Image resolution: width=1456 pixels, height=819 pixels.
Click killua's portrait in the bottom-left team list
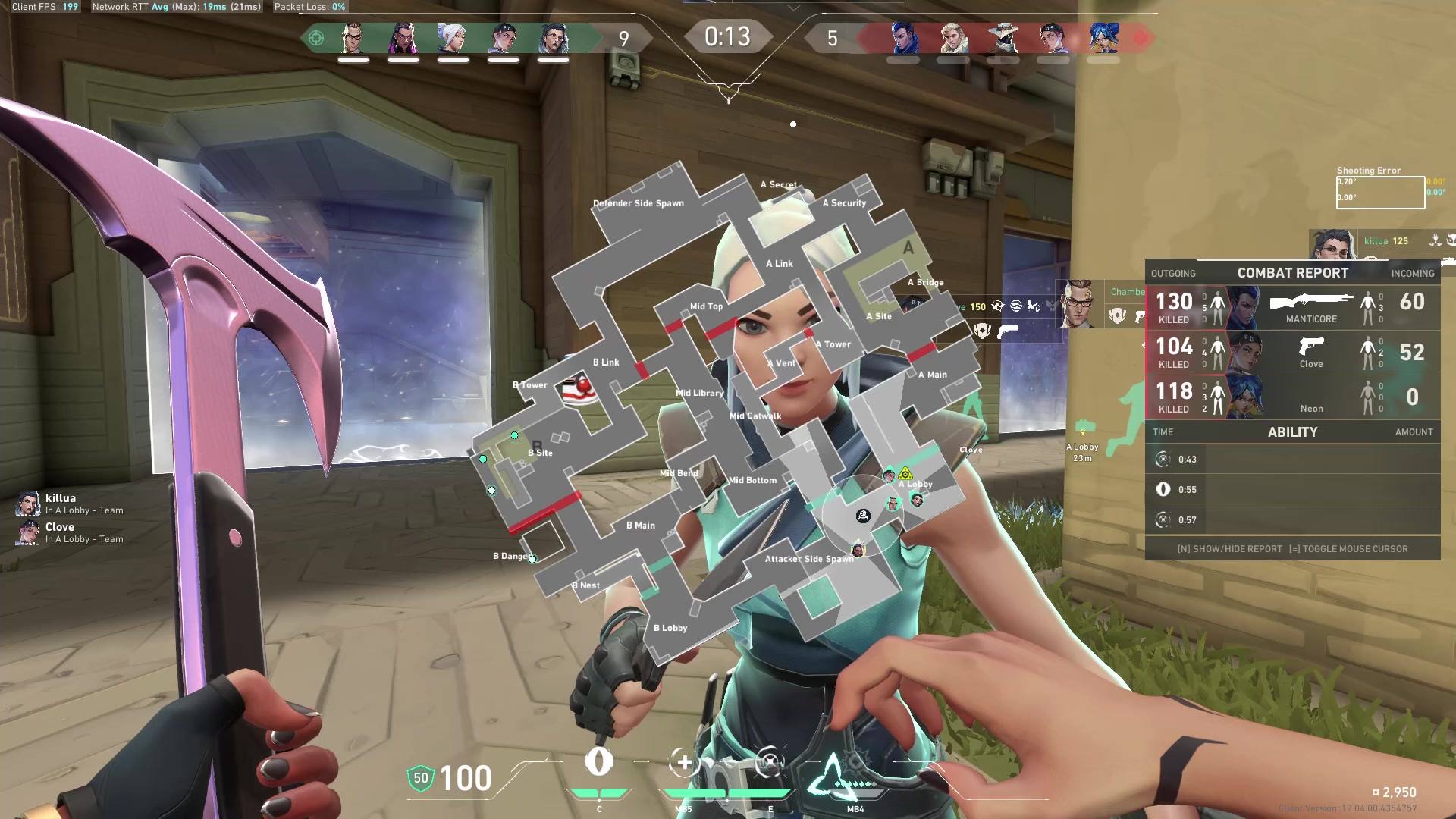(28, 503)
